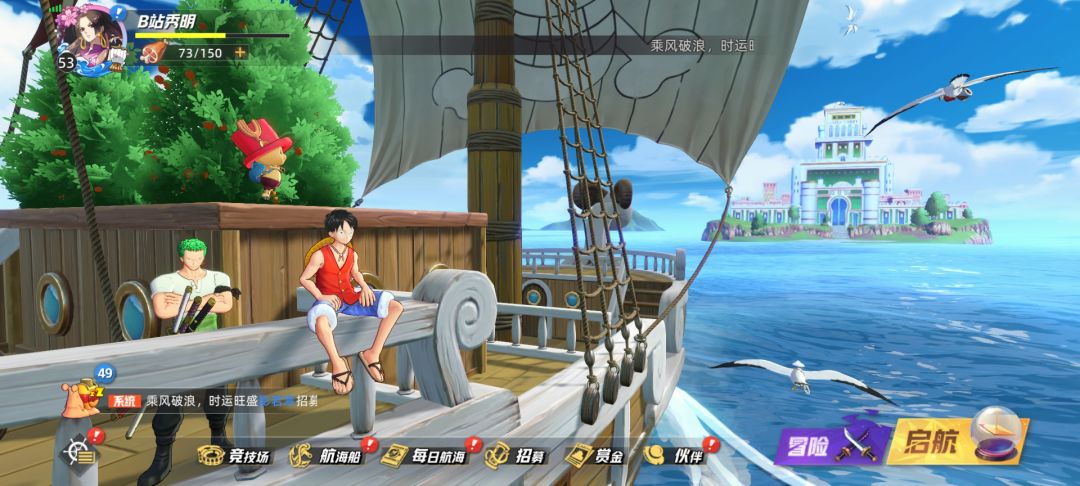Add stamina with the plus button
Viewport: 1080px width, 486px height.
pyautogui.click(x=240, y=52)
